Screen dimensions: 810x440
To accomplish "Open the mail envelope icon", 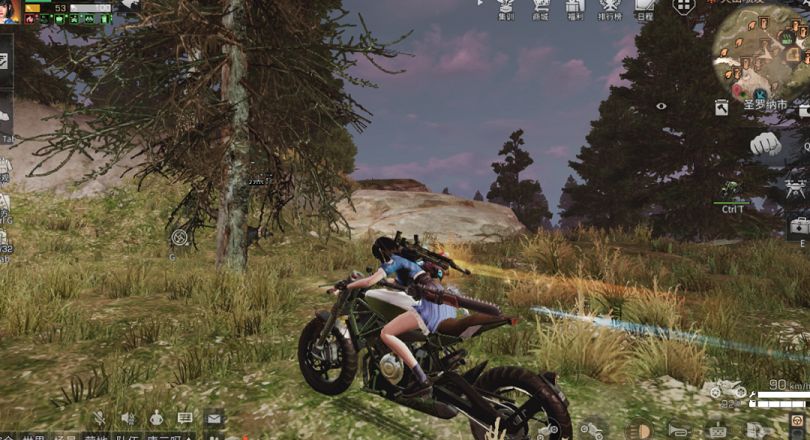I will pos(214,417).
